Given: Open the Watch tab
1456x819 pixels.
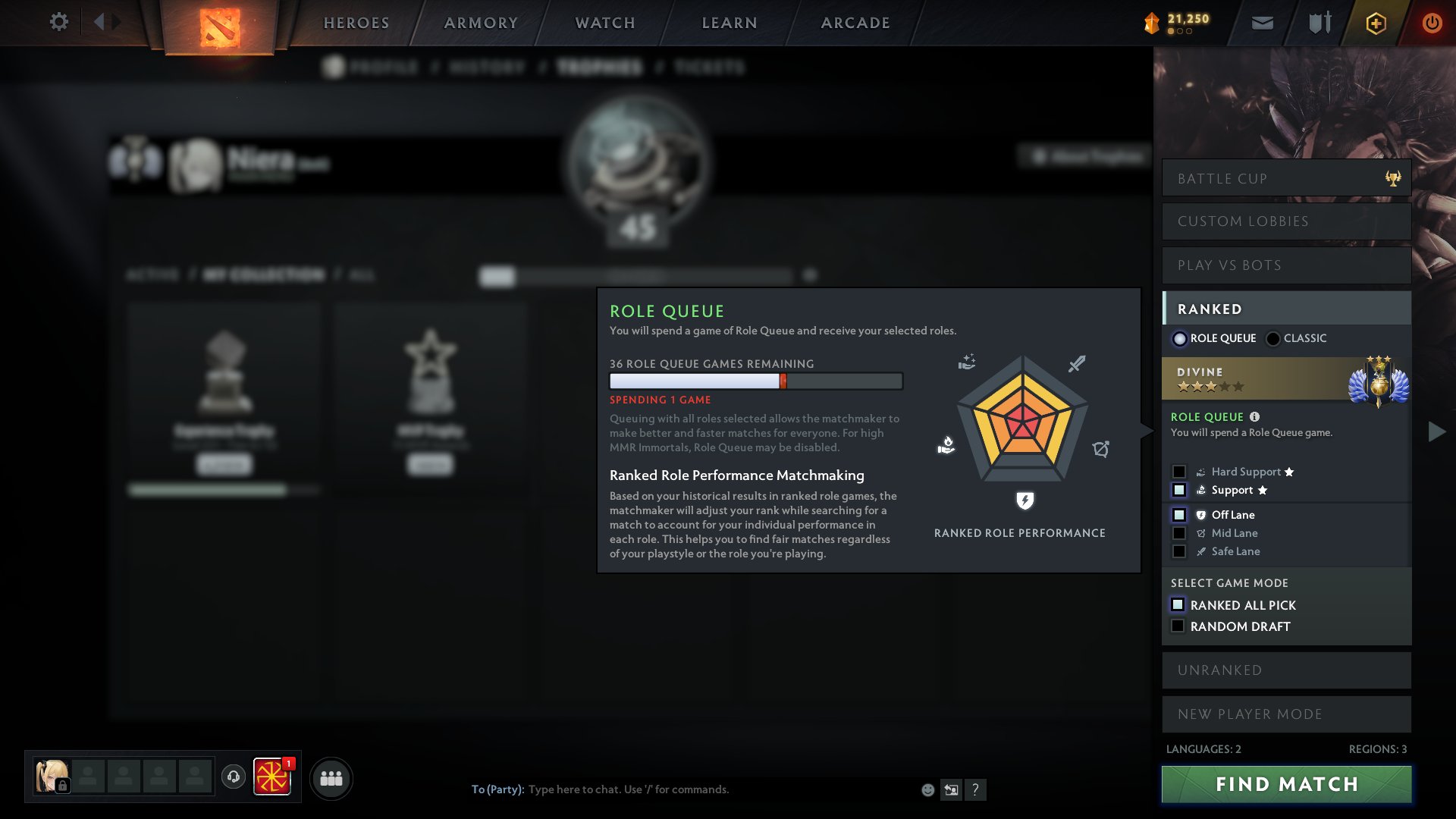Looking at the screenshot, I should tap(603, 22).
